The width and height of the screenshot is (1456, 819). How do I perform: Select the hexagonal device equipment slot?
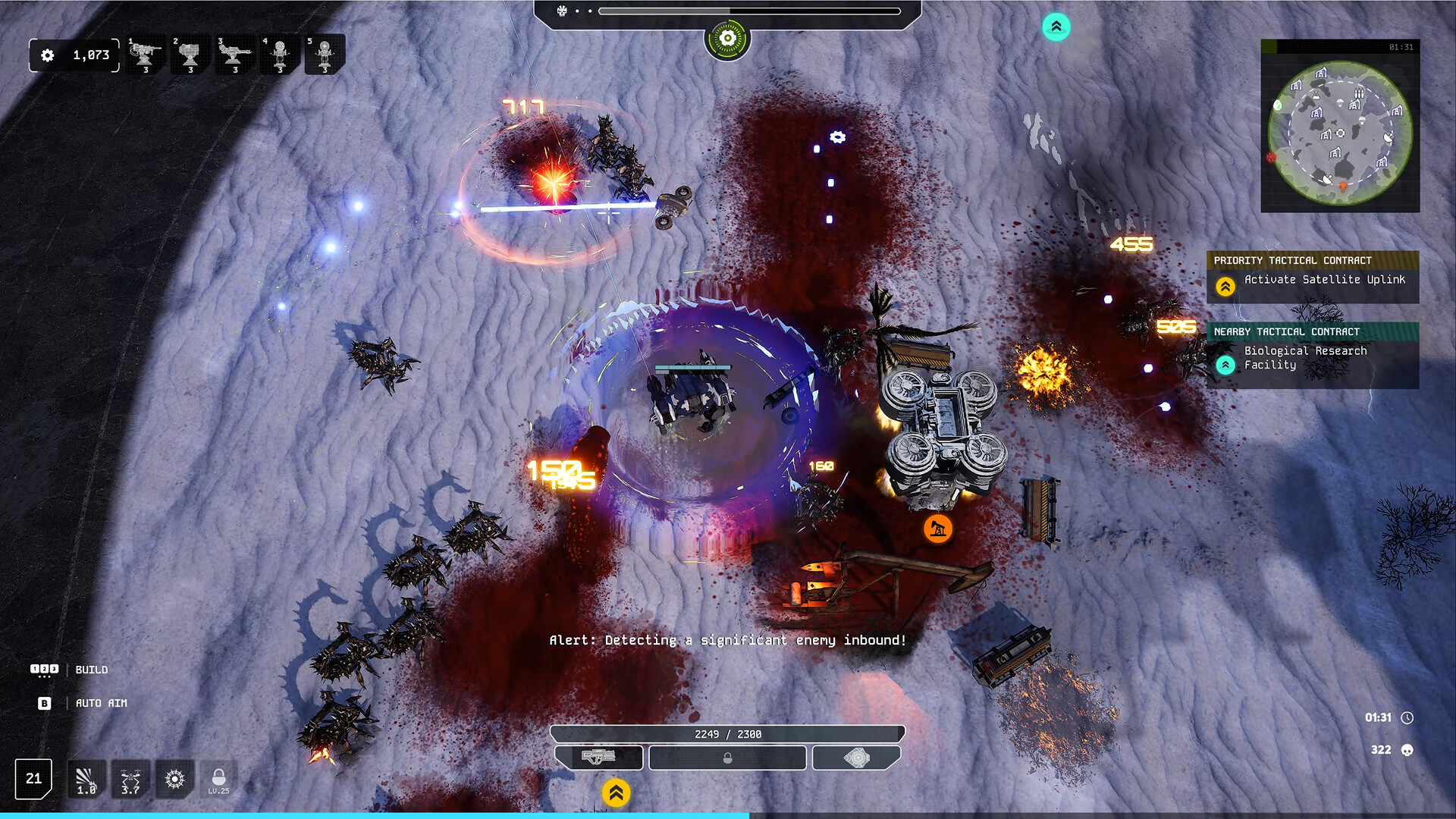(857, 757)
